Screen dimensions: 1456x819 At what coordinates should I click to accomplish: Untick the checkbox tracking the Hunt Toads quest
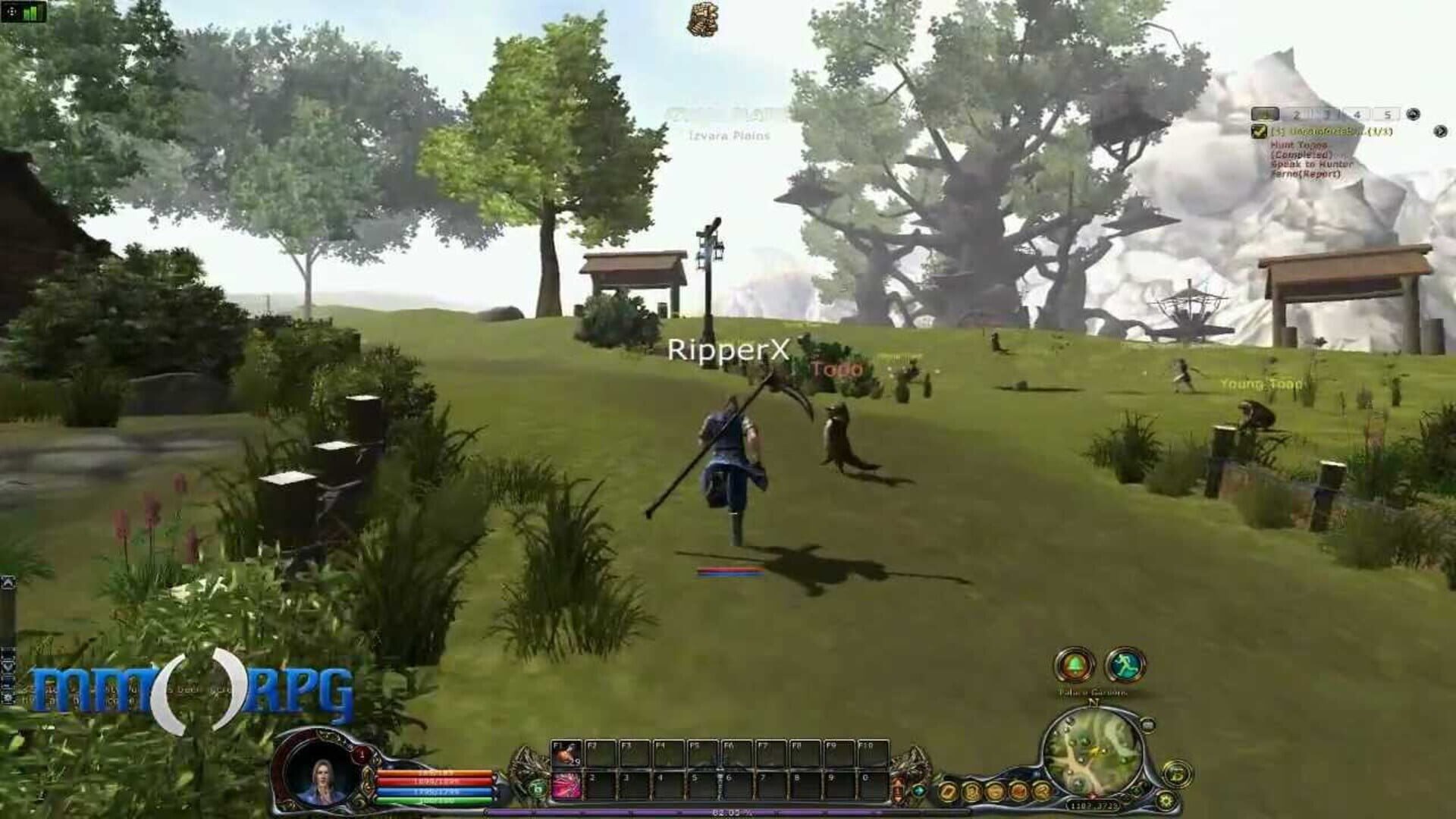[x=1259, y=130]
